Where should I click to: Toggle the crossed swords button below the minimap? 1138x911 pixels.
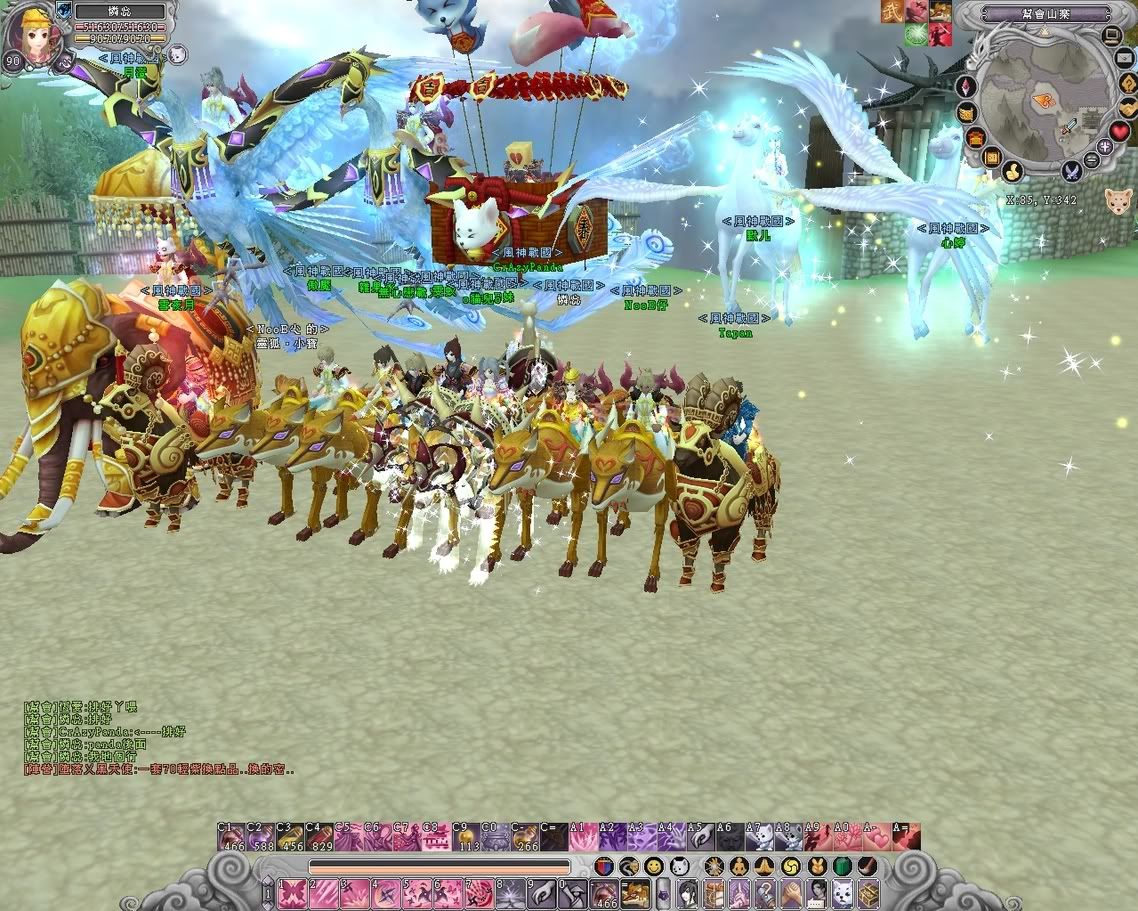coord(1072,172)
